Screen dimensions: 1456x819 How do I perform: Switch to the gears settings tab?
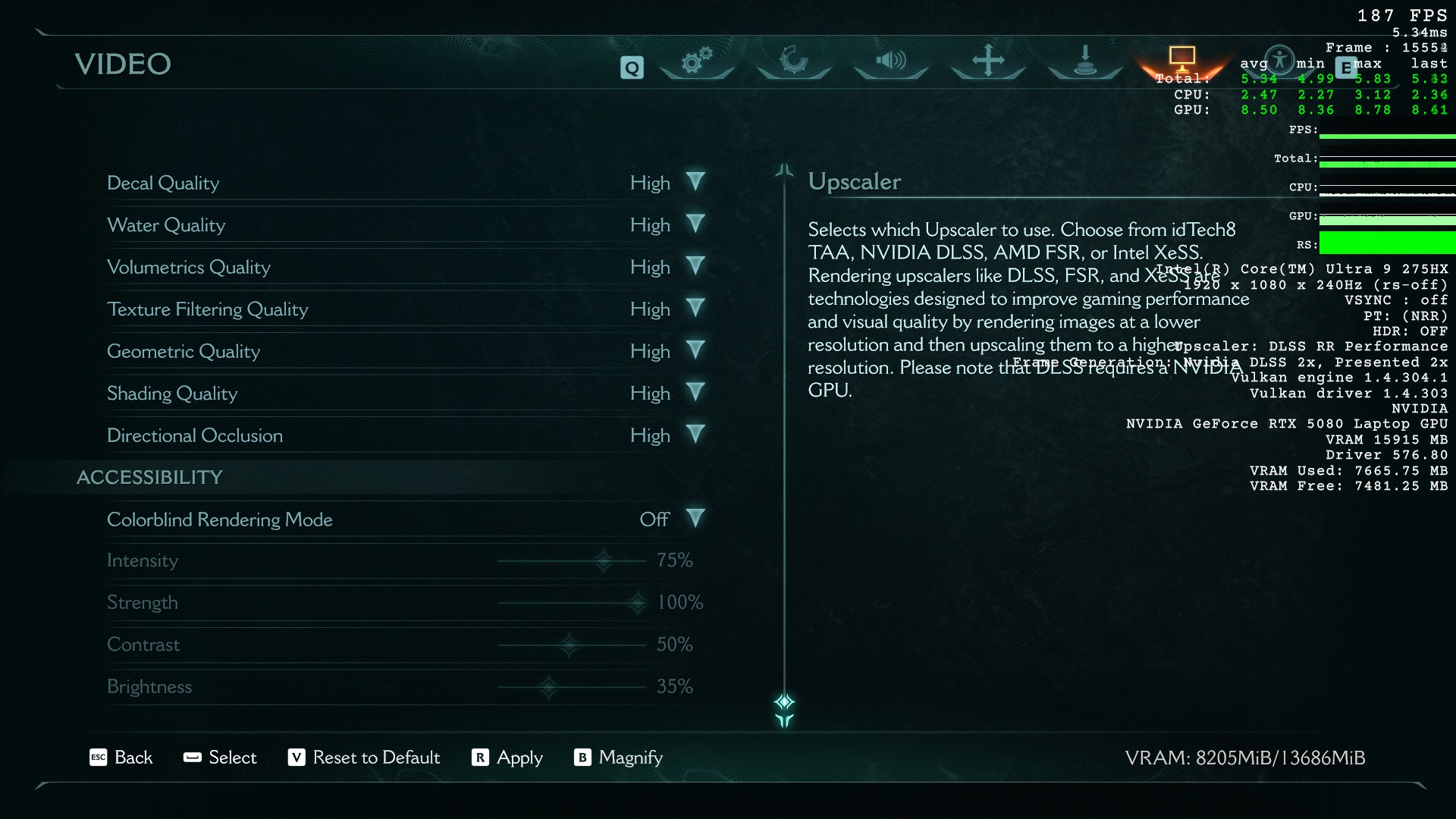[697, 61]
